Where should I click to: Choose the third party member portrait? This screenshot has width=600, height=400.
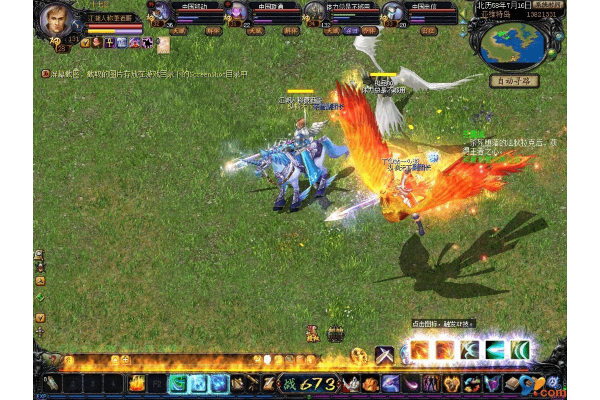point(315,13)
